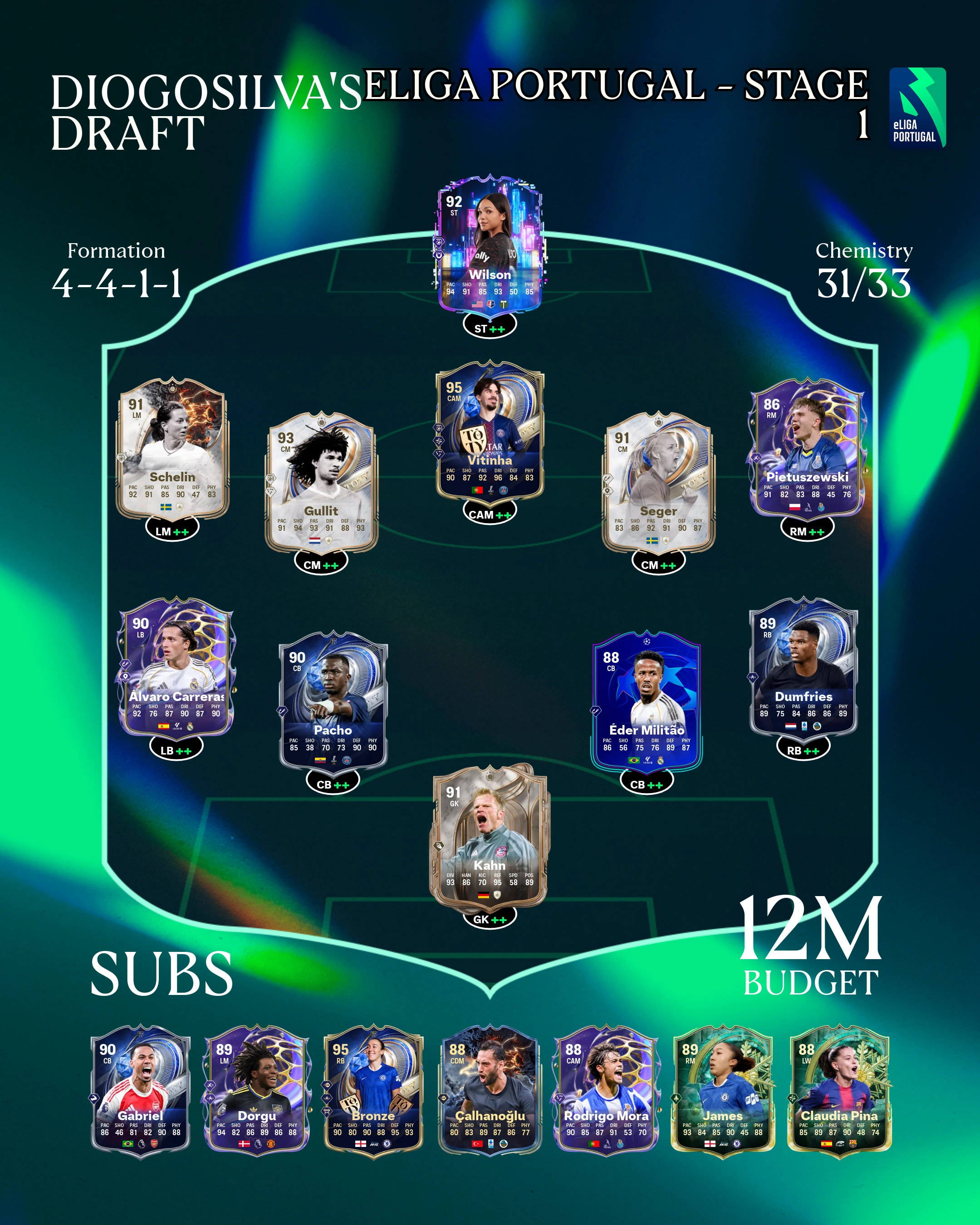980x1225 pixels.
Task: Select the Bronze substitute card
Action: [373, 1090]
